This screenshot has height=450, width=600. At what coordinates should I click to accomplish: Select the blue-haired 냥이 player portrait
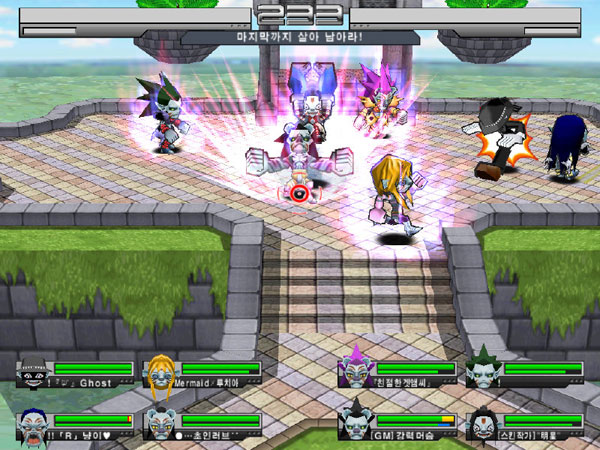(34, 423)
